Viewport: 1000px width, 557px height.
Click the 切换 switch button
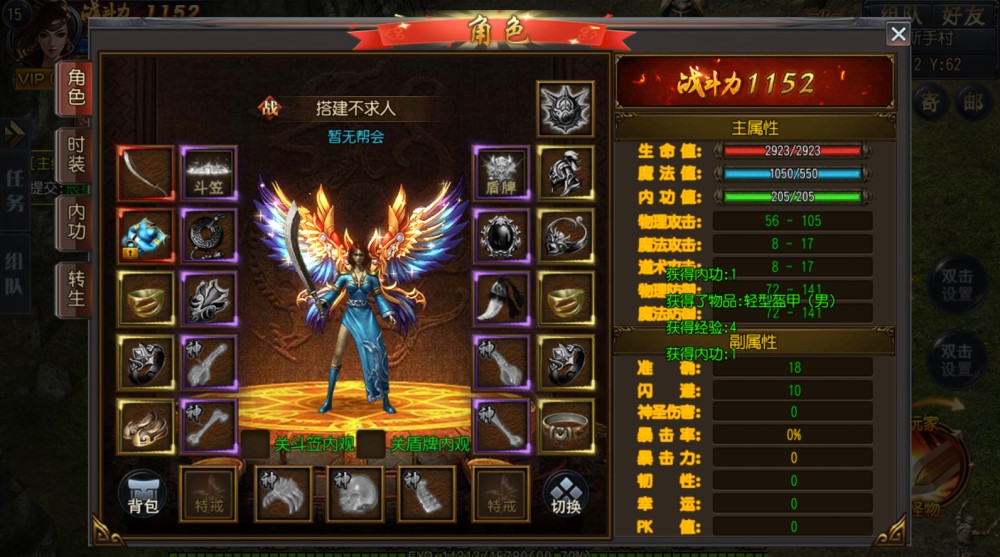[565, 494]
